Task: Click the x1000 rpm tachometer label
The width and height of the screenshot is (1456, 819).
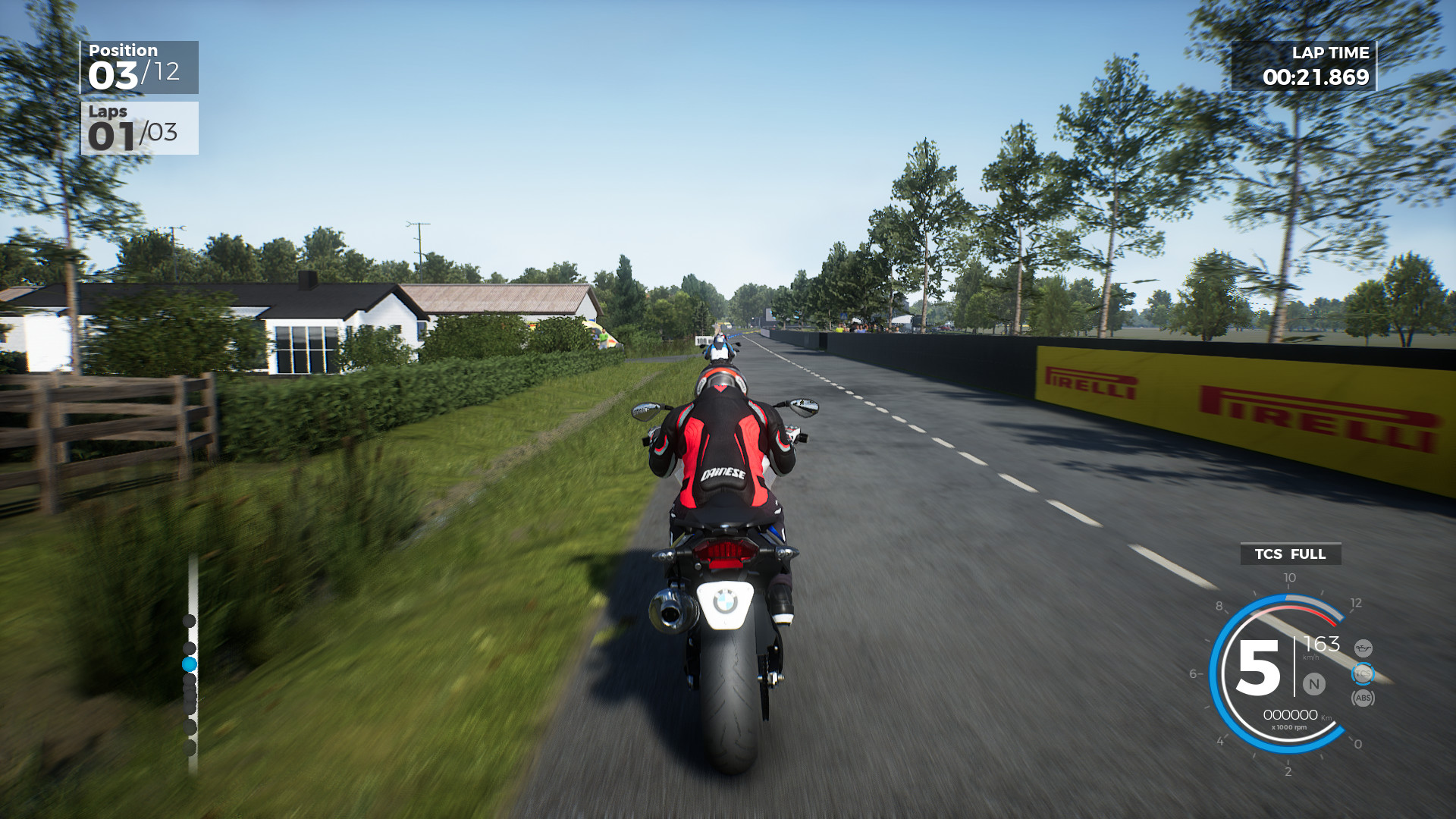Action: [x=1289, y=726]
